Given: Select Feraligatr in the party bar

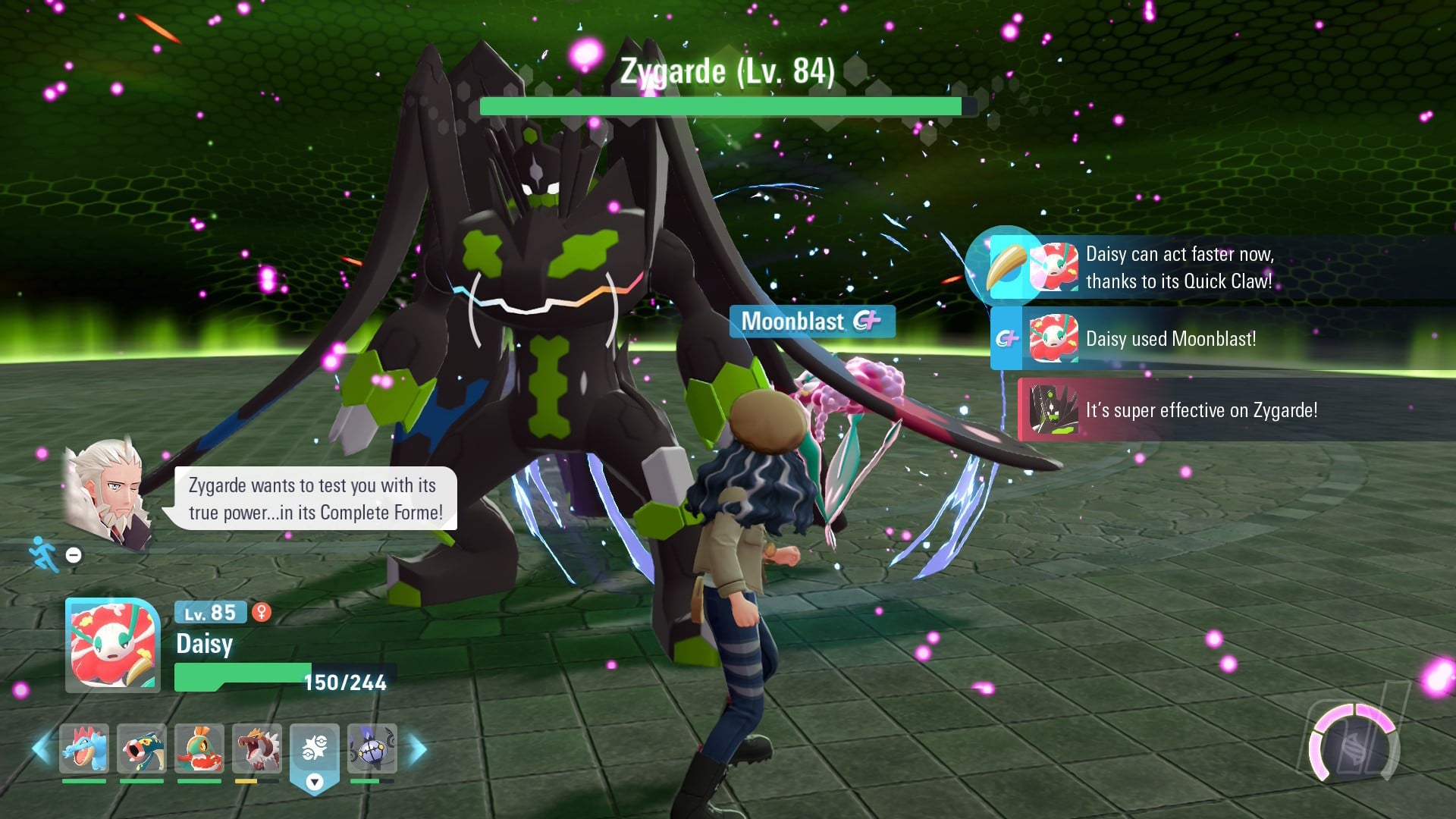Looking at the screenshot, I should coord(84,748).
